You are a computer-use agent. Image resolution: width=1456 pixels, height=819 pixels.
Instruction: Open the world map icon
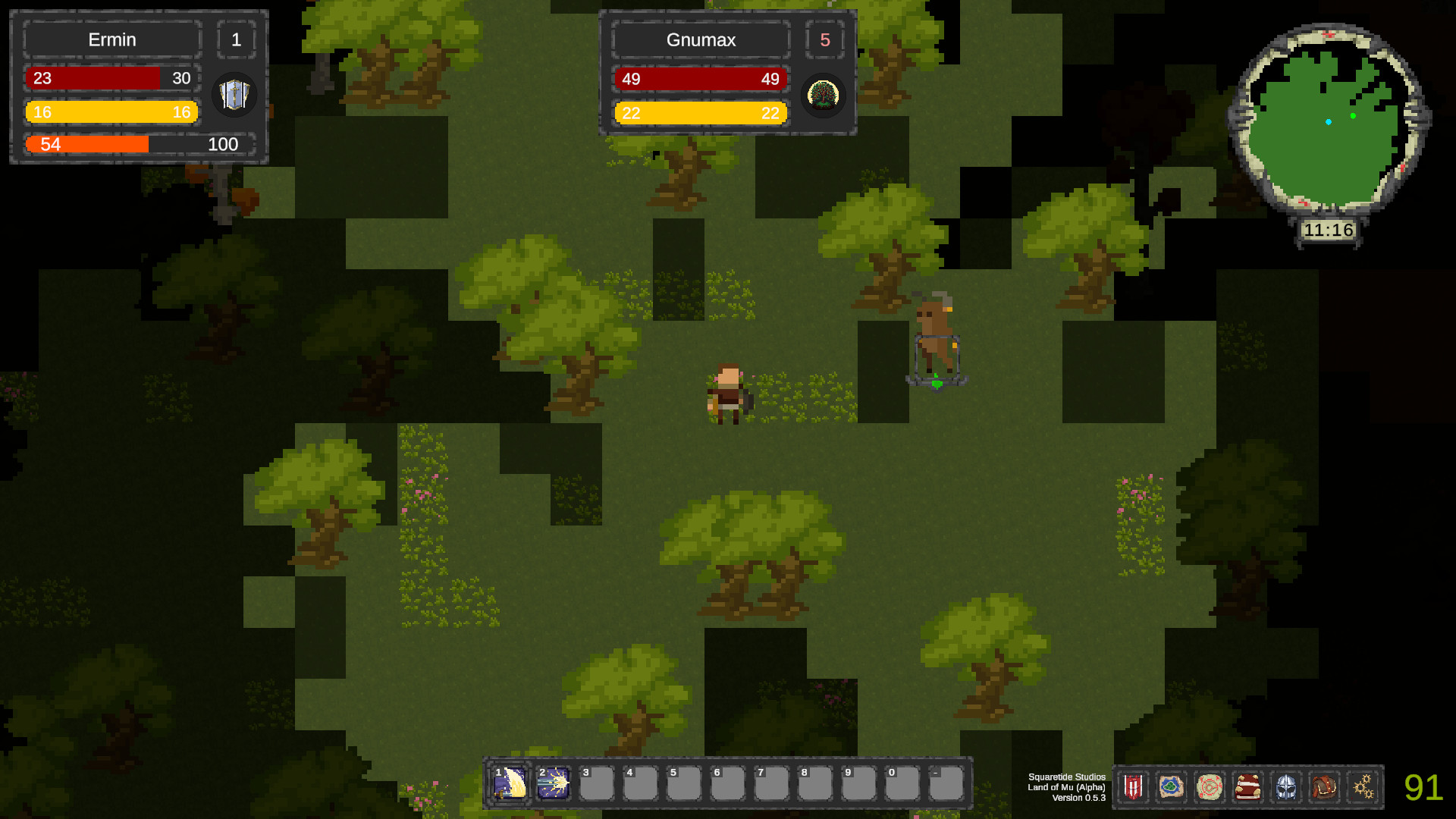click(1172, 787)
